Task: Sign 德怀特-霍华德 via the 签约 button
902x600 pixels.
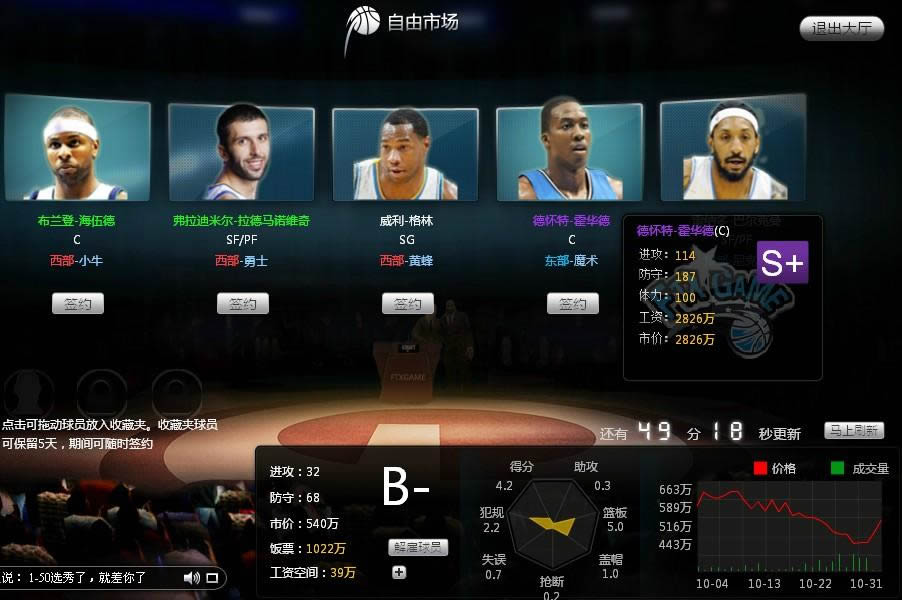Action: [x=572, y=303]
